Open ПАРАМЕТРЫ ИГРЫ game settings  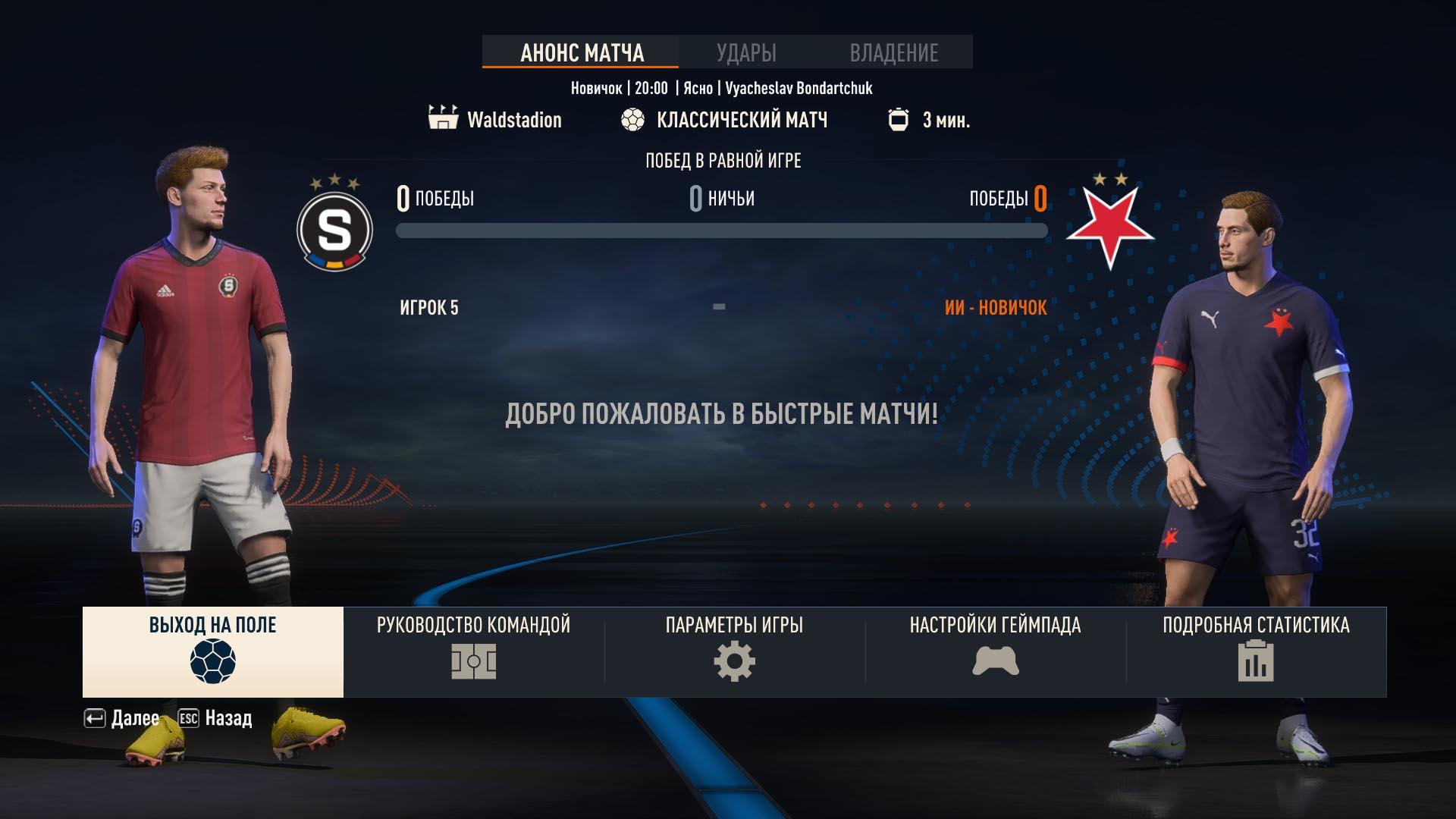click(734, 651)
